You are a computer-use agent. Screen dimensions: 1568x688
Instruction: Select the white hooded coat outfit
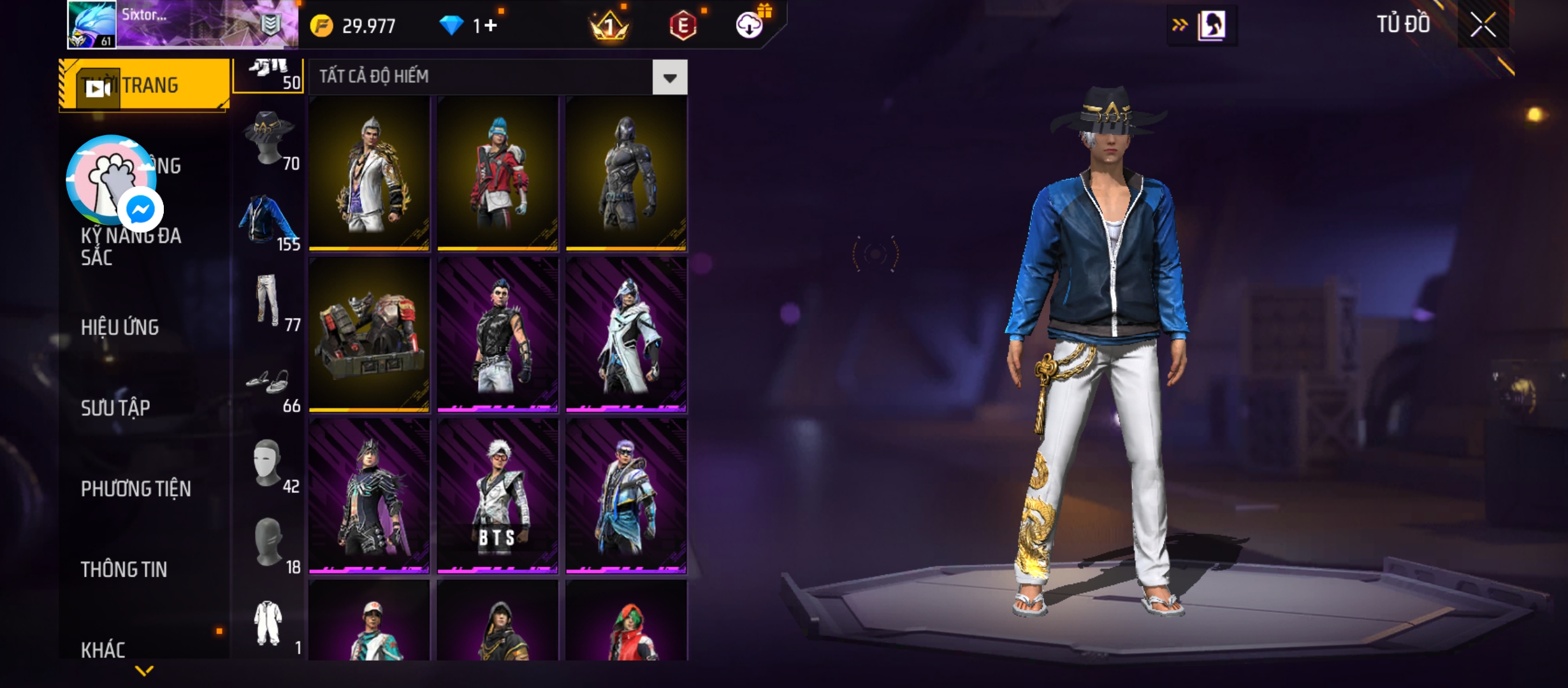pos(626,334)
